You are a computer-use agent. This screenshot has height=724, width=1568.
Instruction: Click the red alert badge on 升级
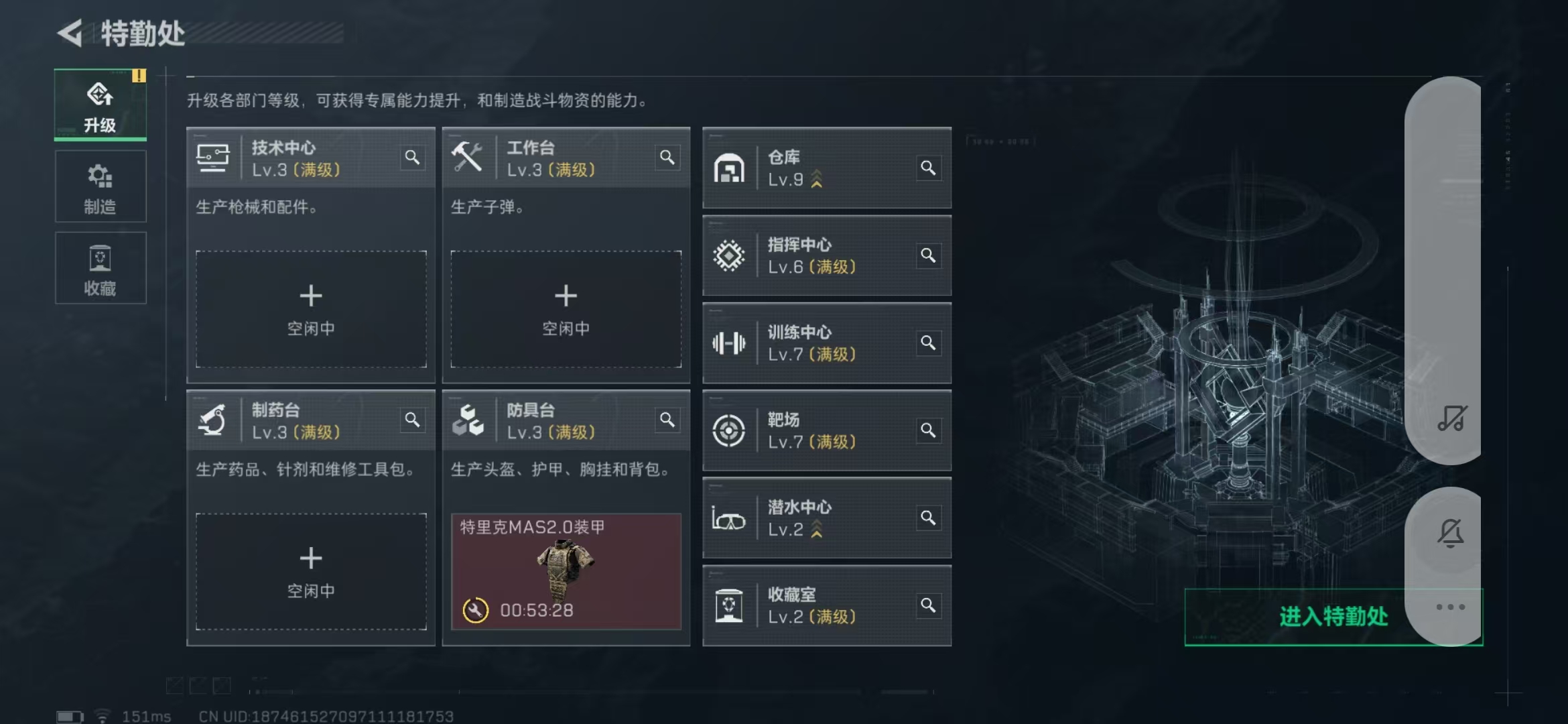139,76
